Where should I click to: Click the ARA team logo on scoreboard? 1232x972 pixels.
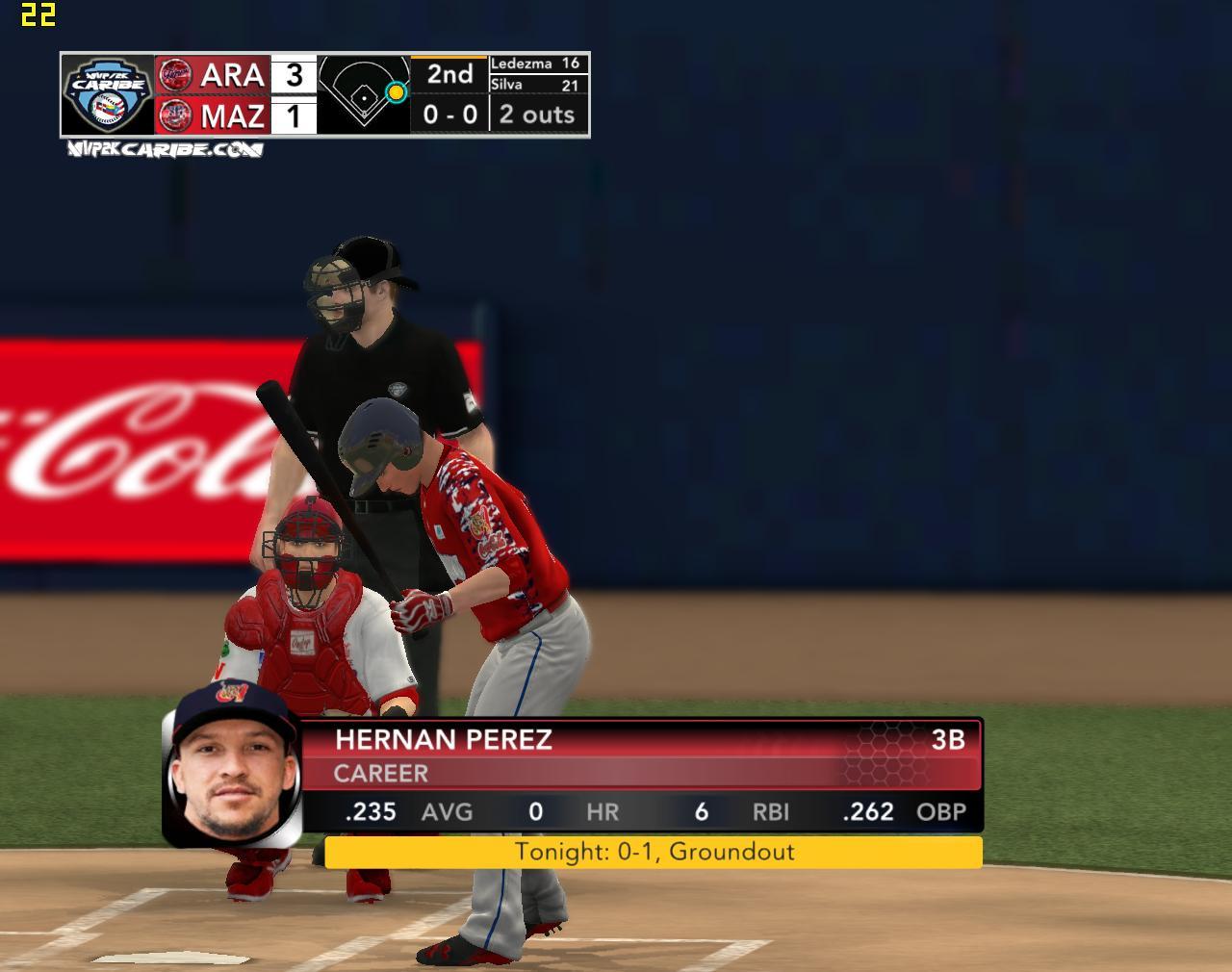[x=174, y=74]
